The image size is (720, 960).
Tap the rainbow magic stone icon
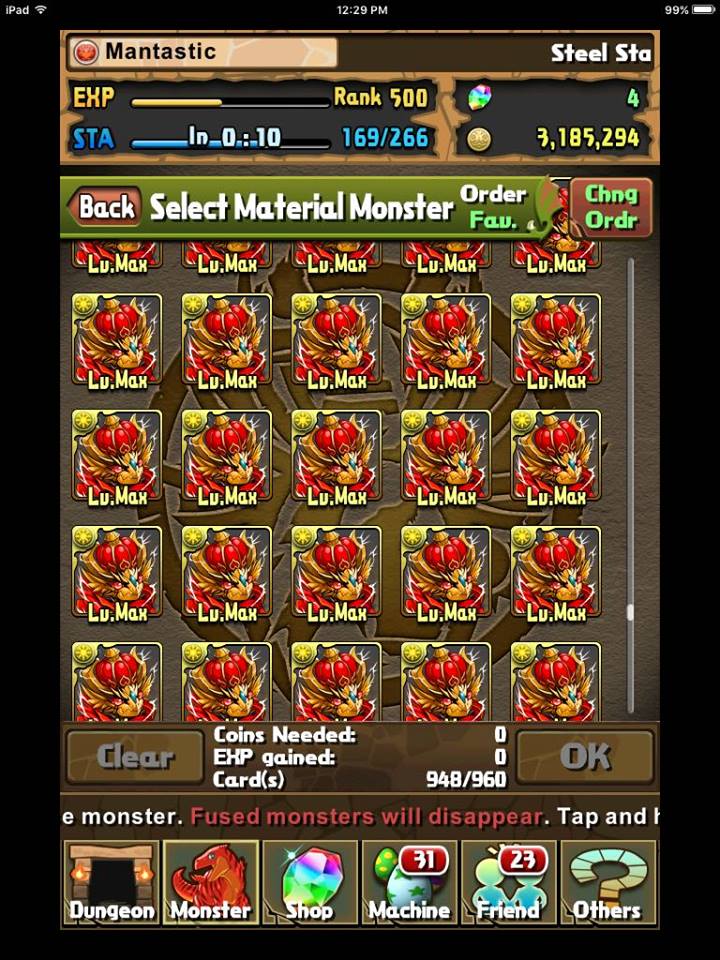click(480, 98)
